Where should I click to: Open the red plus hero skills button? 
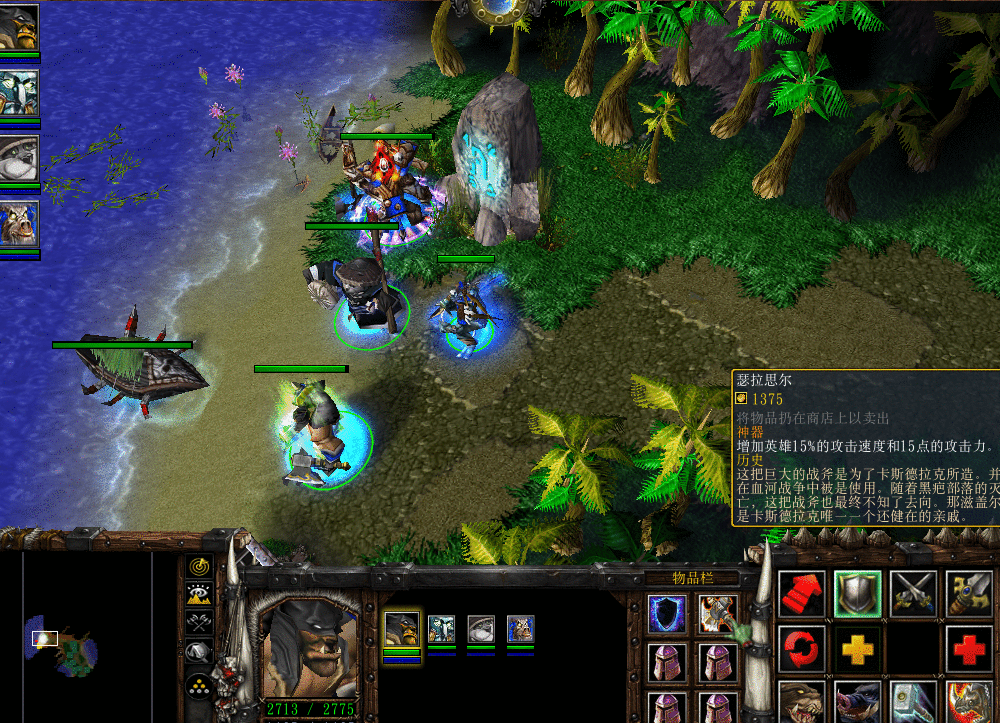pos(969,650)
